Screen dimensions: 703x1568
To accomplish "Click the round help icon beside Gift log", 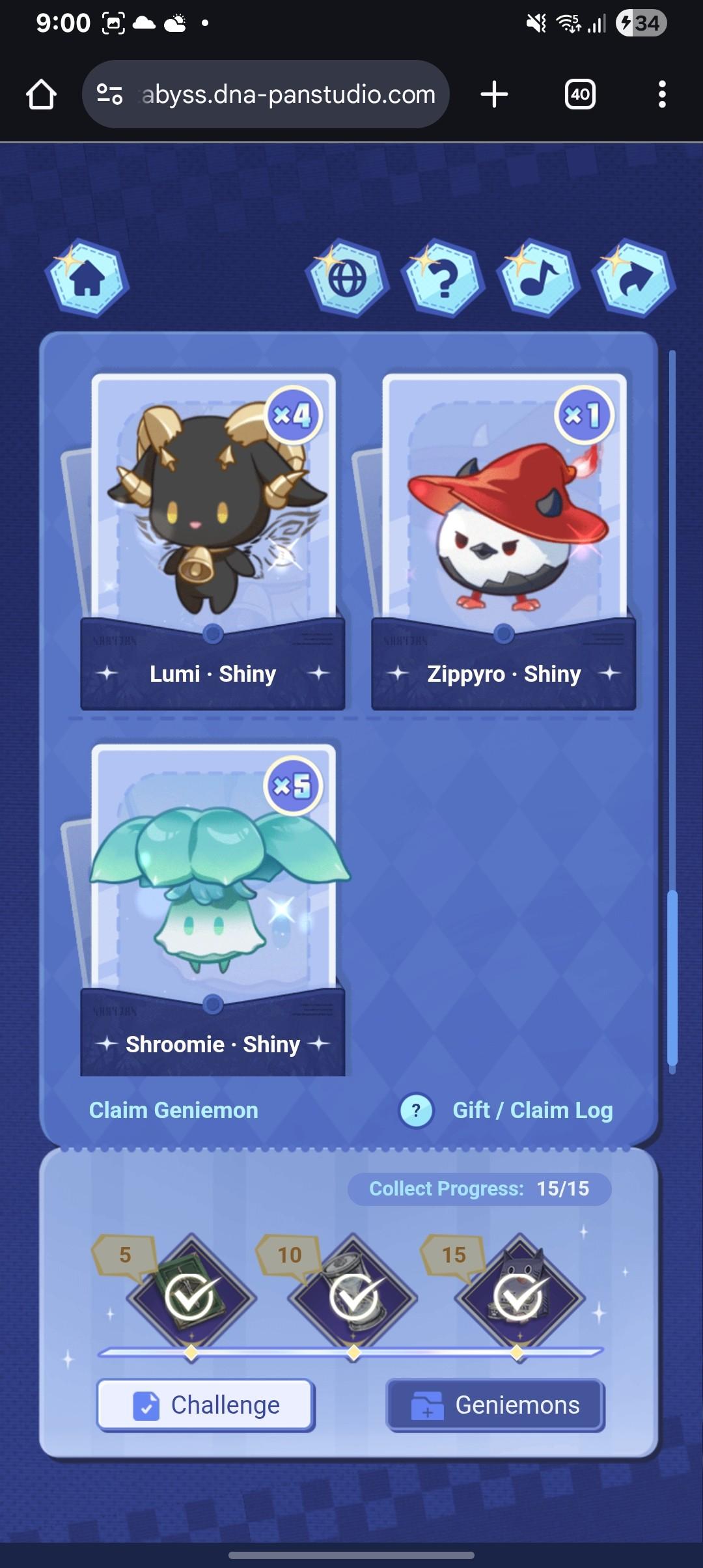I will tap(417, 1110).
